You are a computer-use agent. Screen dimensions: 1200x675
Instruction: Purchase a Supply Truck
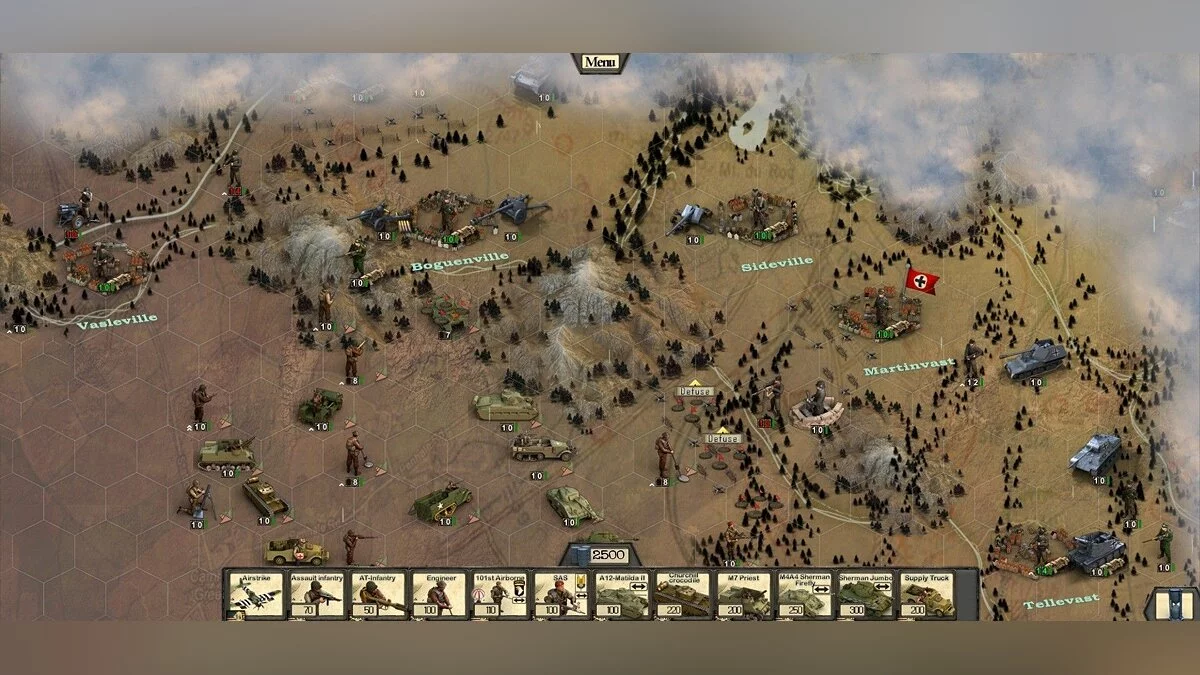[x=926, y=594]
